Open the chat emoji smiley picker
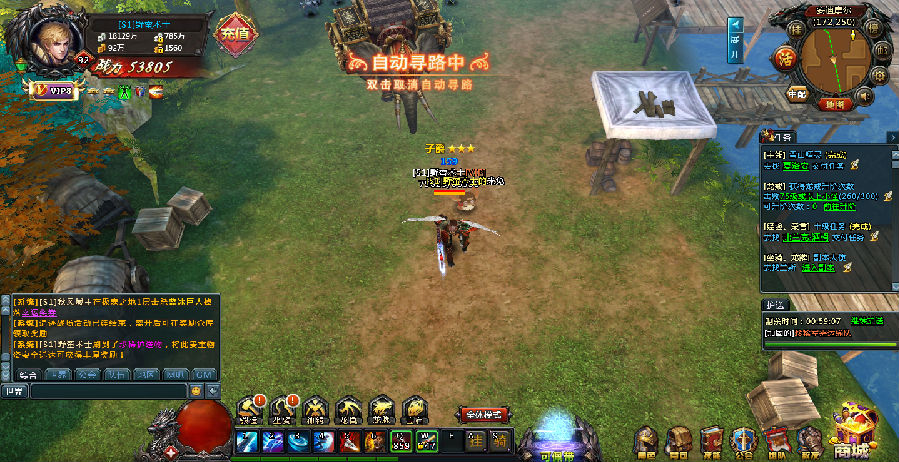The height and width of the screenshot is (462, 899). tap(196, 390)
